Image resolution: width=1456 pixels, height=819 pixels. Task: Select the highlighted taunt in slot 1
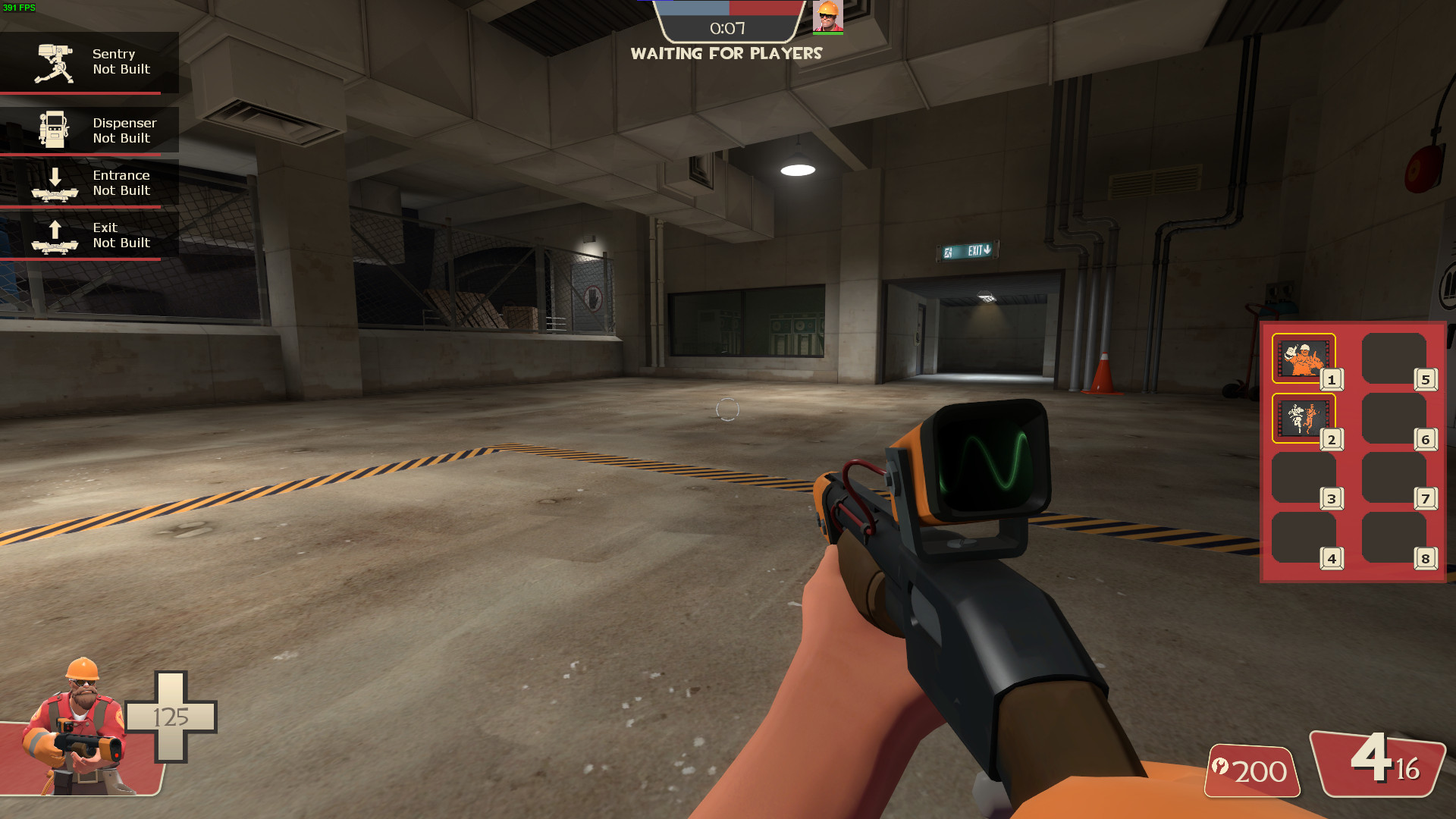(x=1303, y=358)
